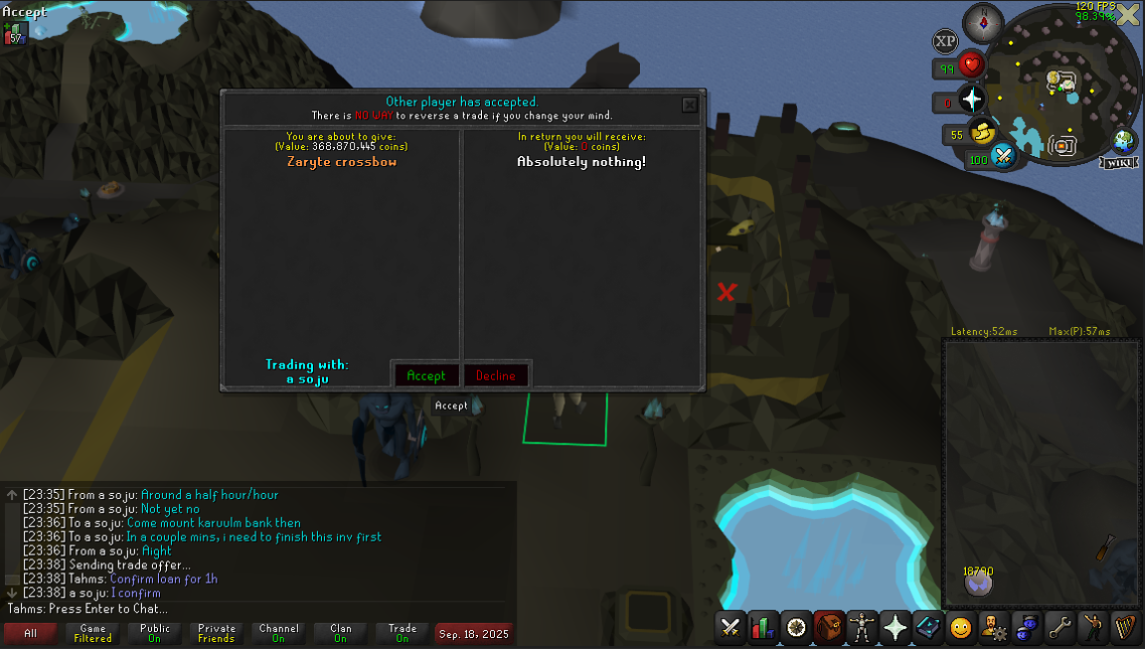
Task: Open the Worn Equipment tab
Action: (862, 627)
